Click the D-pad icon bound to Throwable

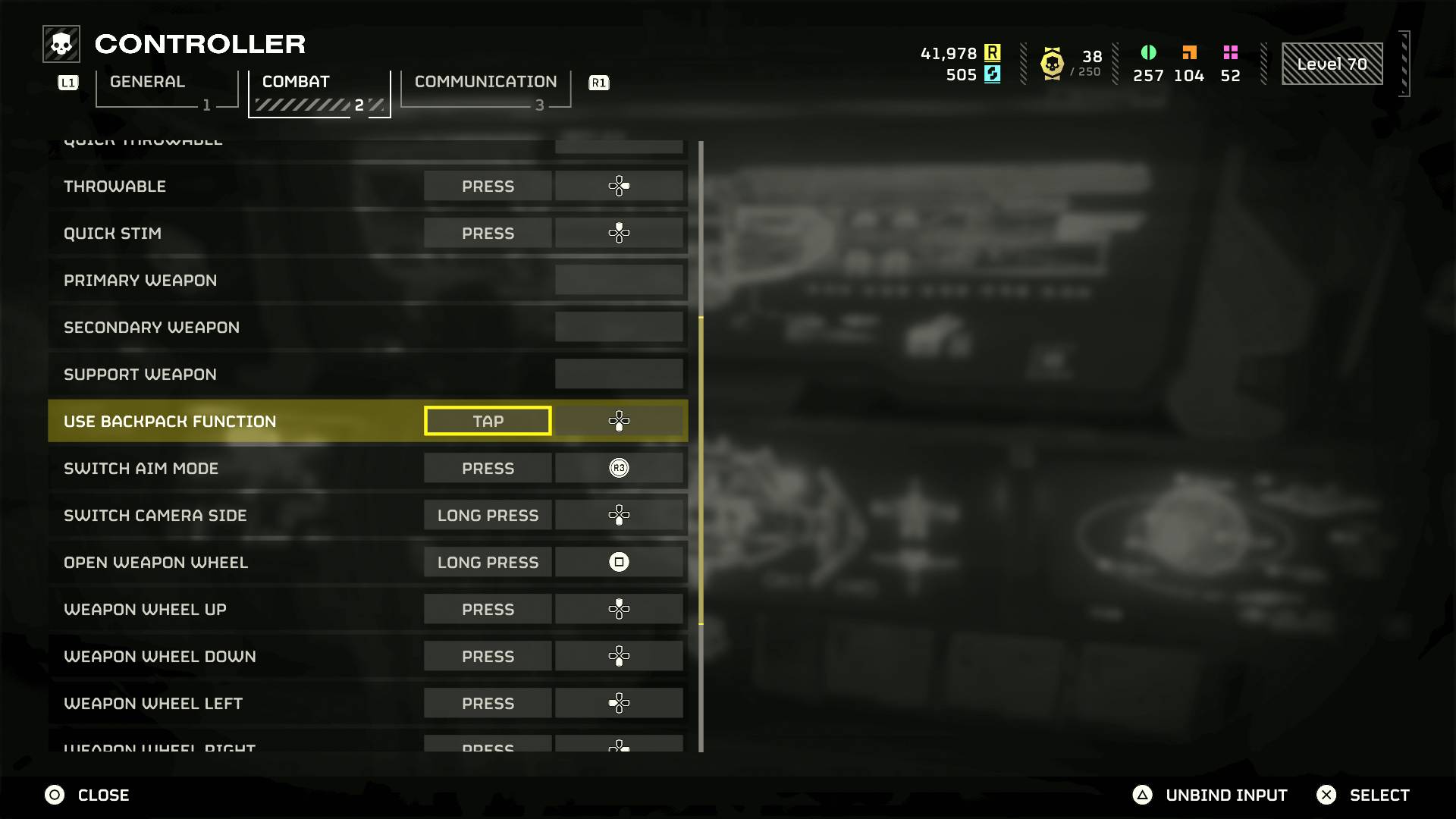click(x=620, y=186)
